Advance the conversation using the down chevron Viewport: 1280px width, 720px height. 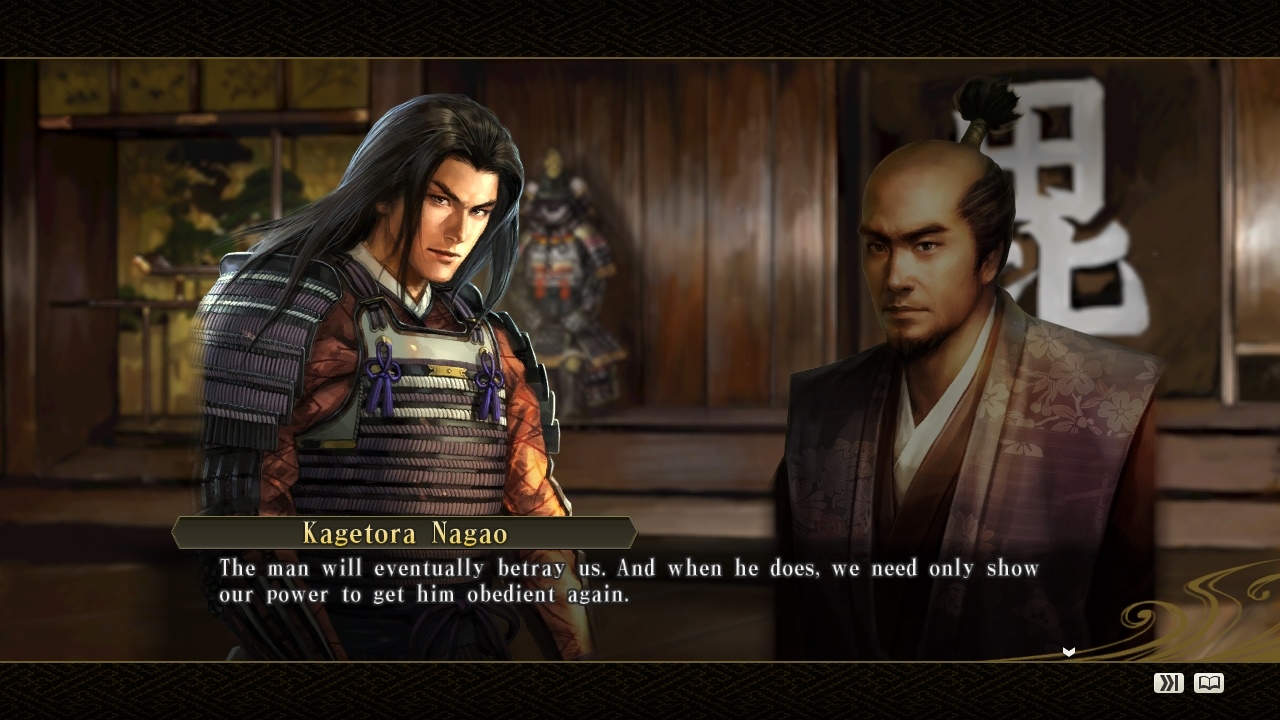[x=1067, y=651]
